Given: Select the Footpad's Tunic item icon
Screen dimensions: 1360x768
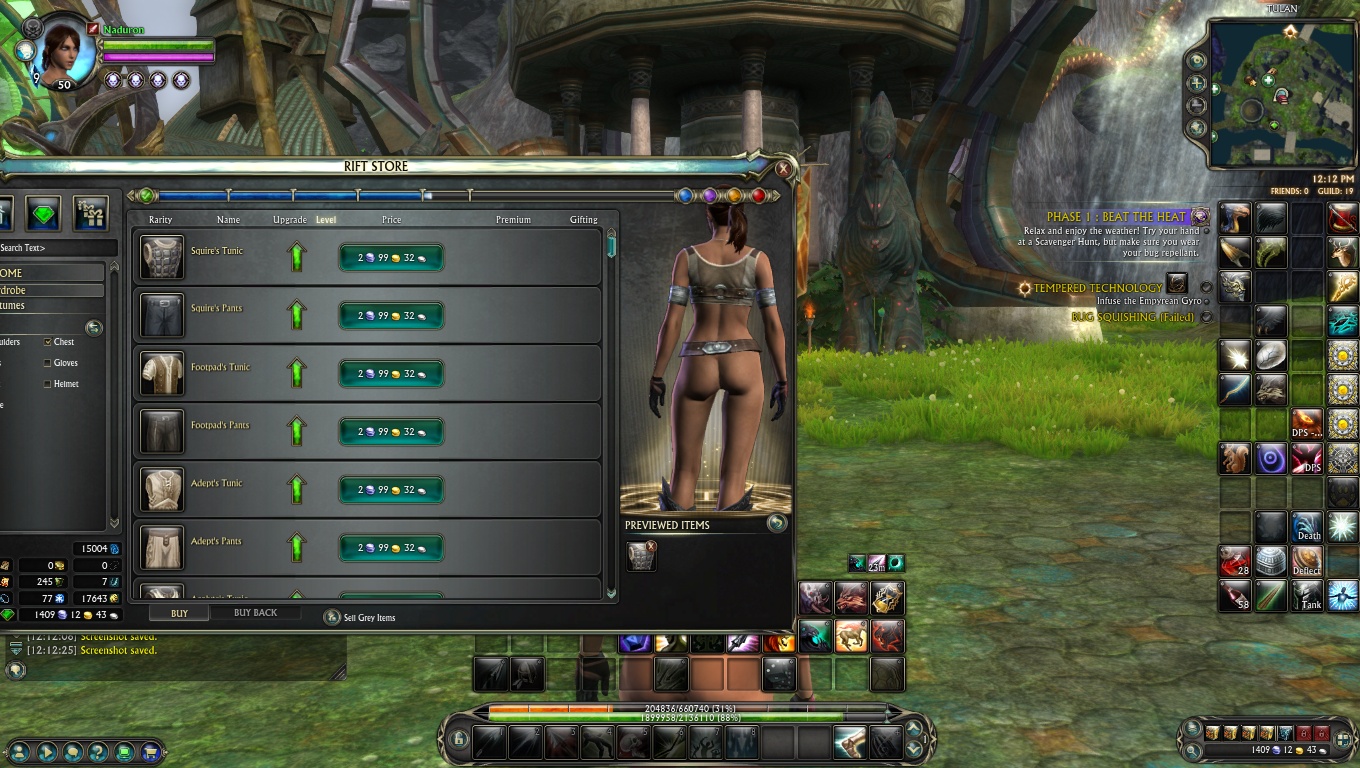Looking at the screenshot, I should point(162,373).
